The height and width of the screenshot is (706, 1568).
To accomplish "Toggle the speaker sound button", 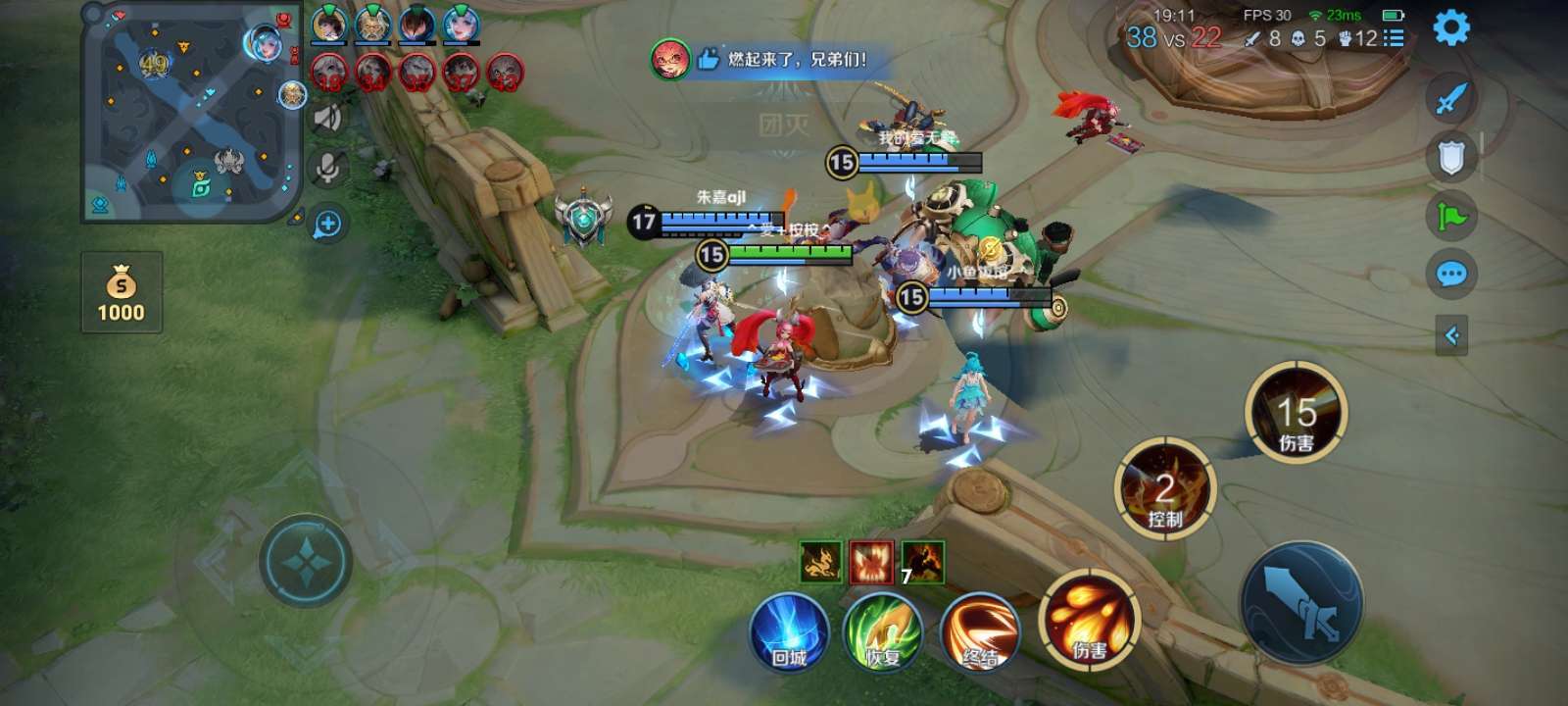I will (328, 119).
